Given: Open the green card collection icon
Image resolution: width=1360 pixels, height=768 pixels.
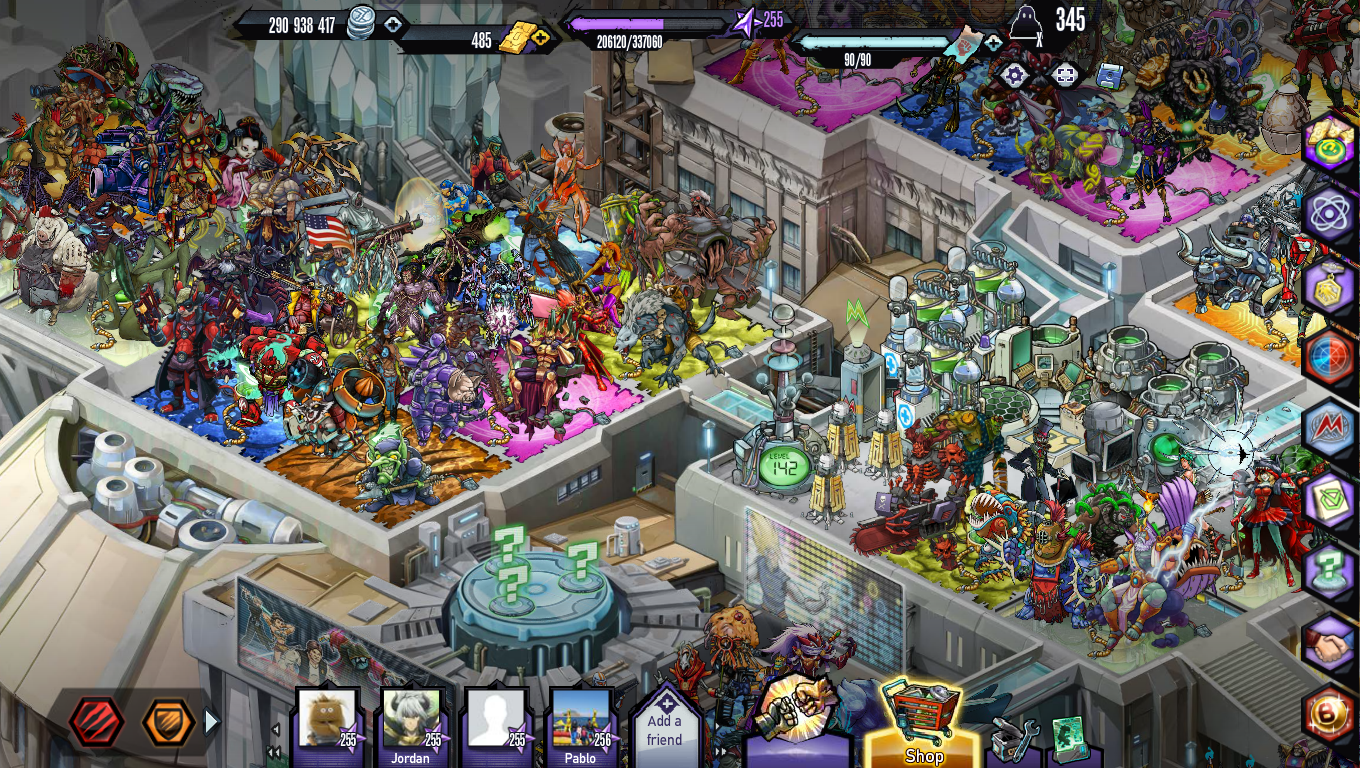Looking at the screenshot, I should [x=1070, y=738].
